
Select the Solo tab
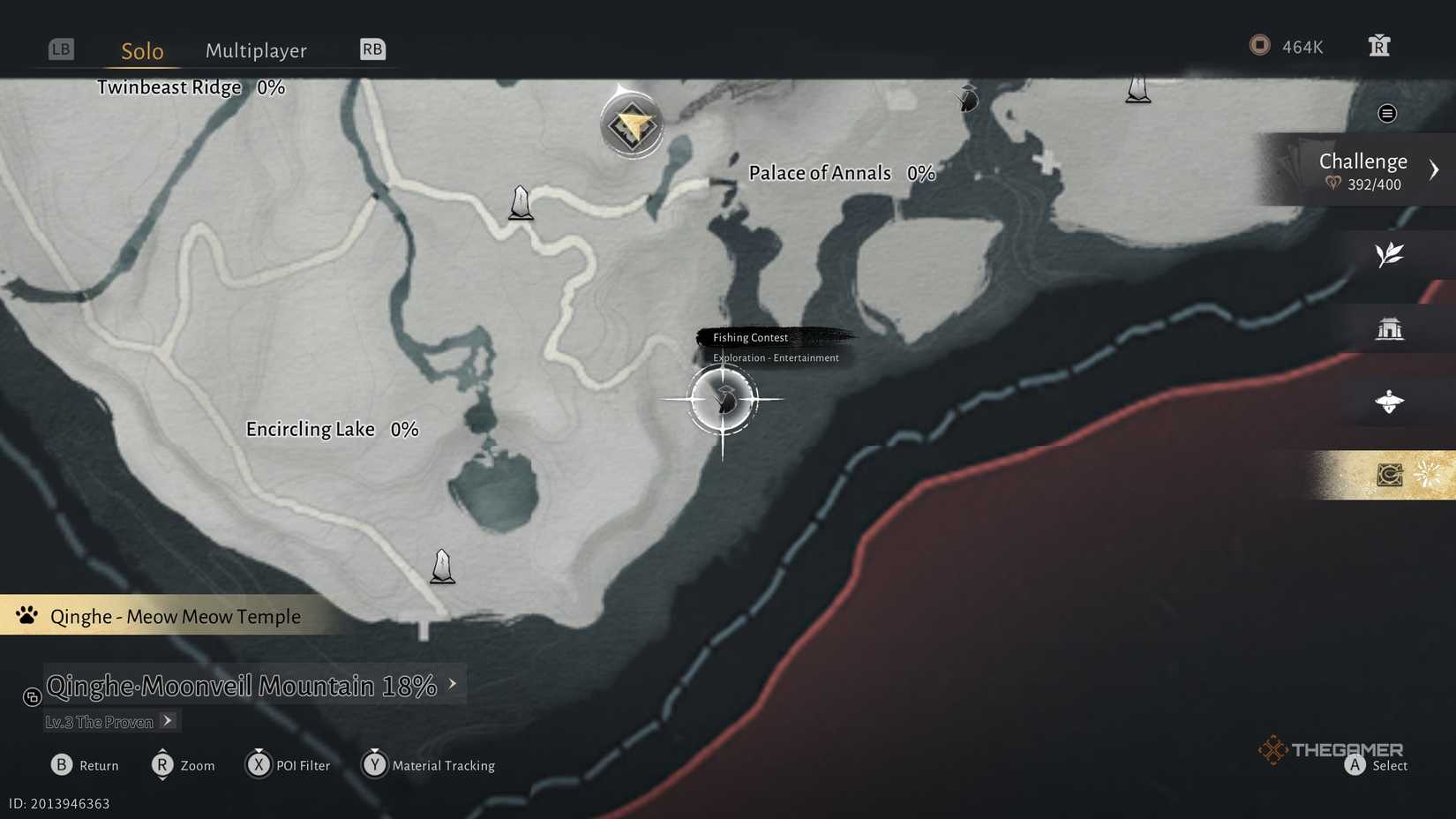tap(141, 50)
